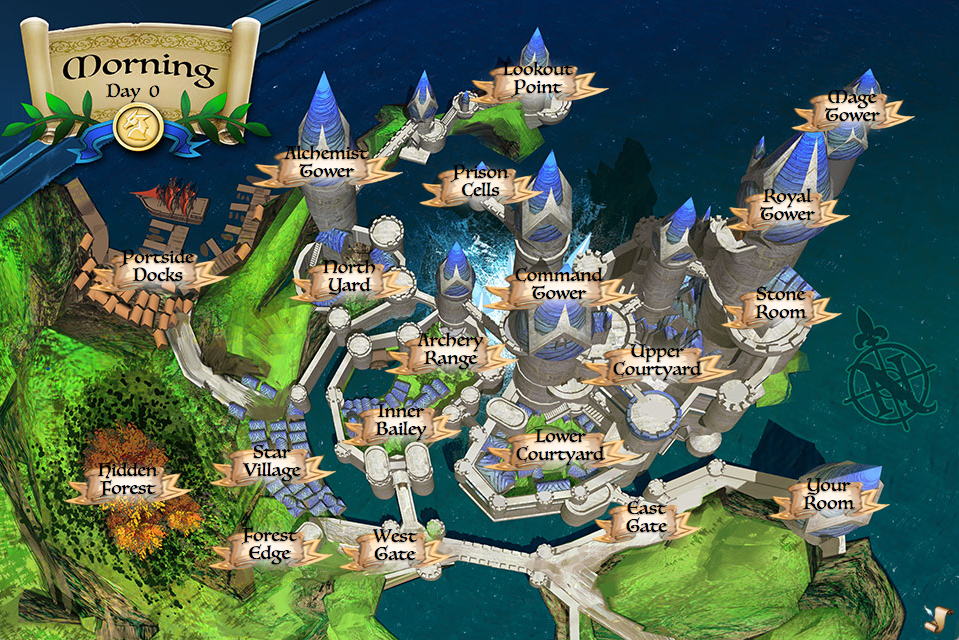
Task: Choose the Upper Courtyard label
Action: click(x=657, y=362)
